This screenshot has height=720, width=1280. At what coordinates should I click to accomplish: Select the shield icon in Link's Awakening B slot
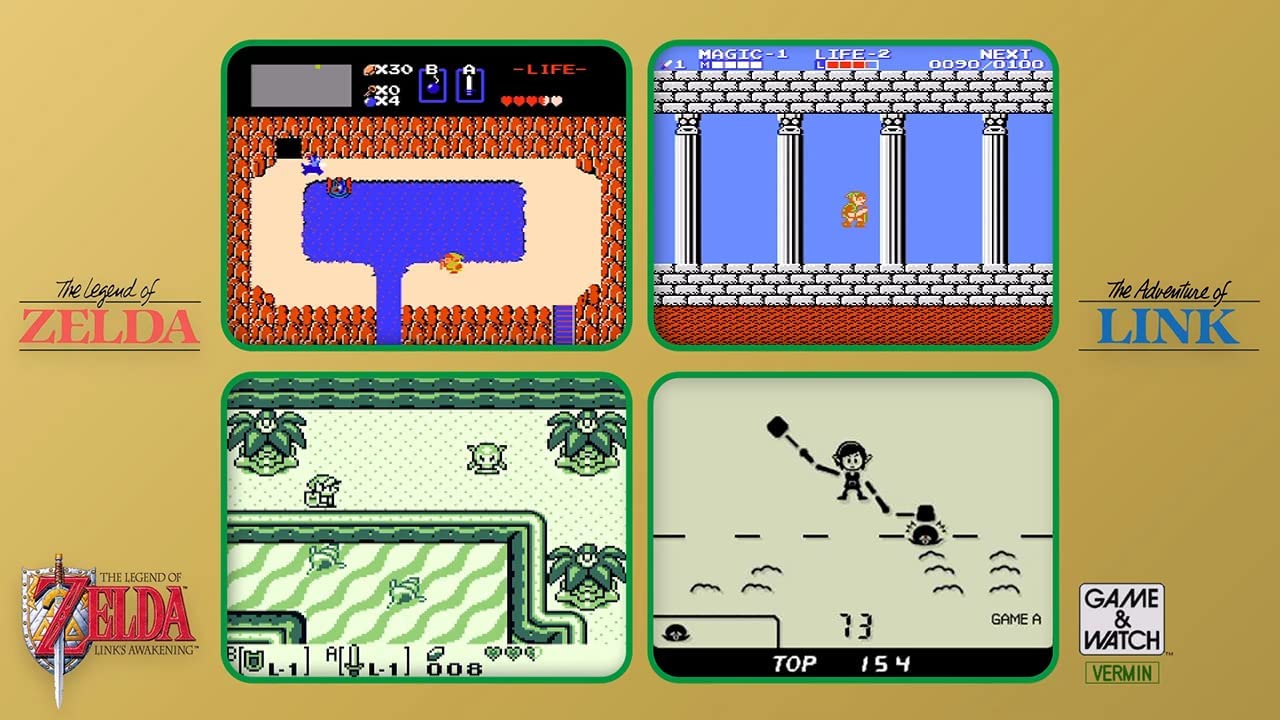252,660
